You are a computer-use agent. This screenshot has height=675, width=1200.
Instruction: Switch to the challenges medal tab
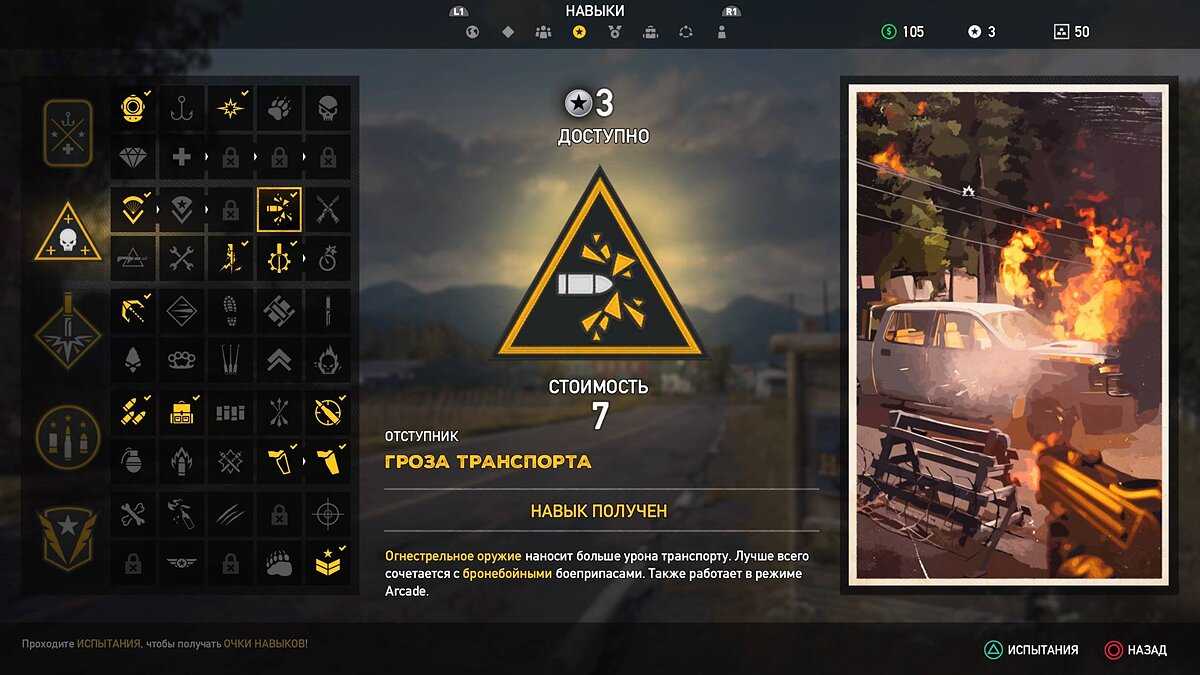click(x=614, y=32)
